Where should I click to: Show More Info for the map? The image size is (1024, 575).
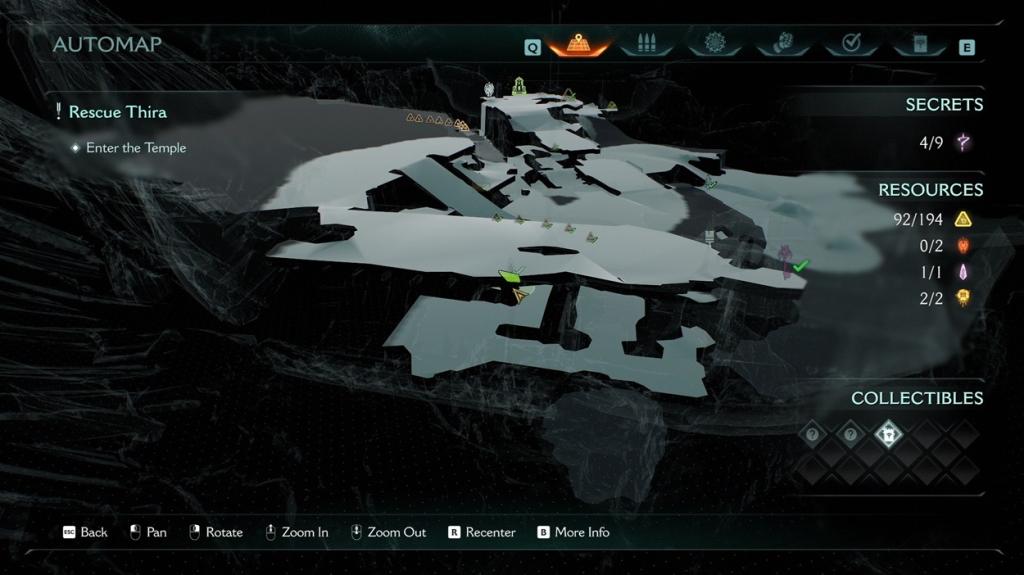(573, 532)
